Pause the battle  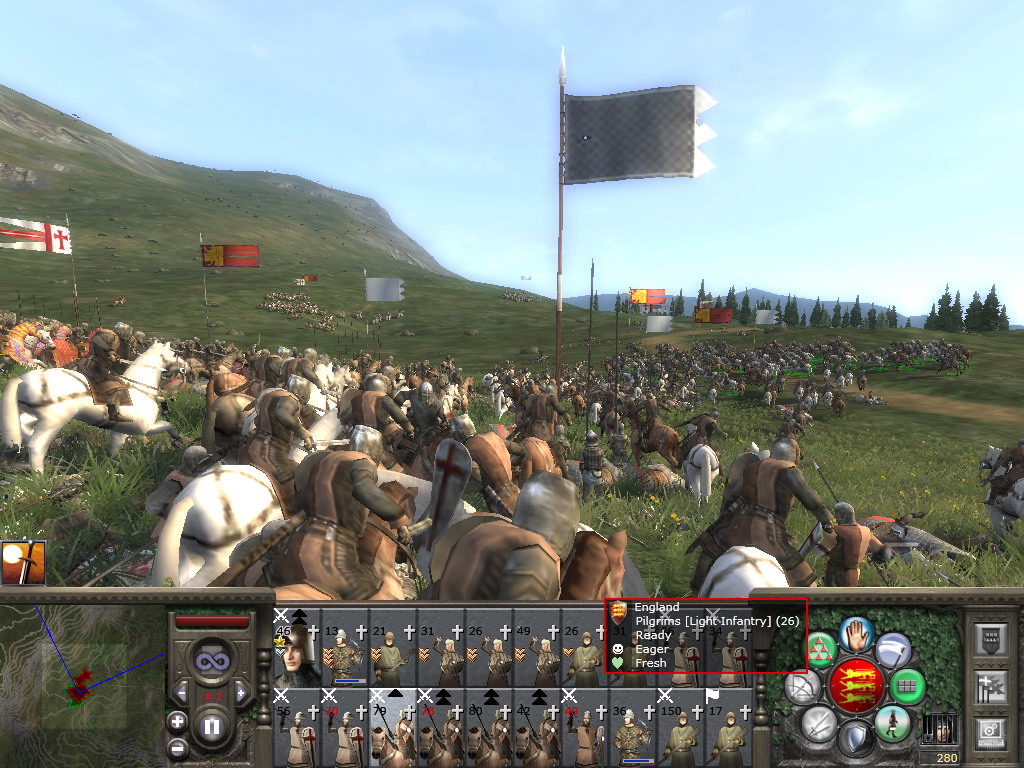pyautogui.click(x=212, y=727)
